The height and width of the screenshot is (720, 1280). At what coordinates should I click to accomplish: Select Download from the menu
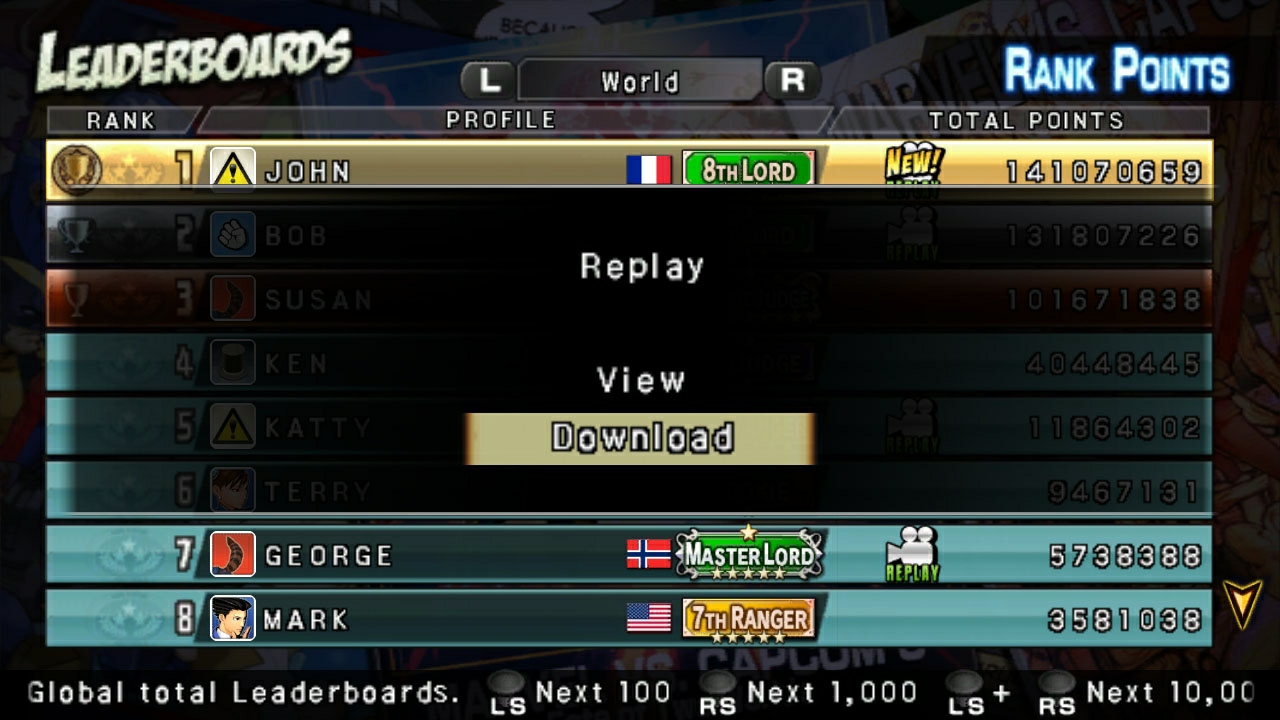(640, 437)
